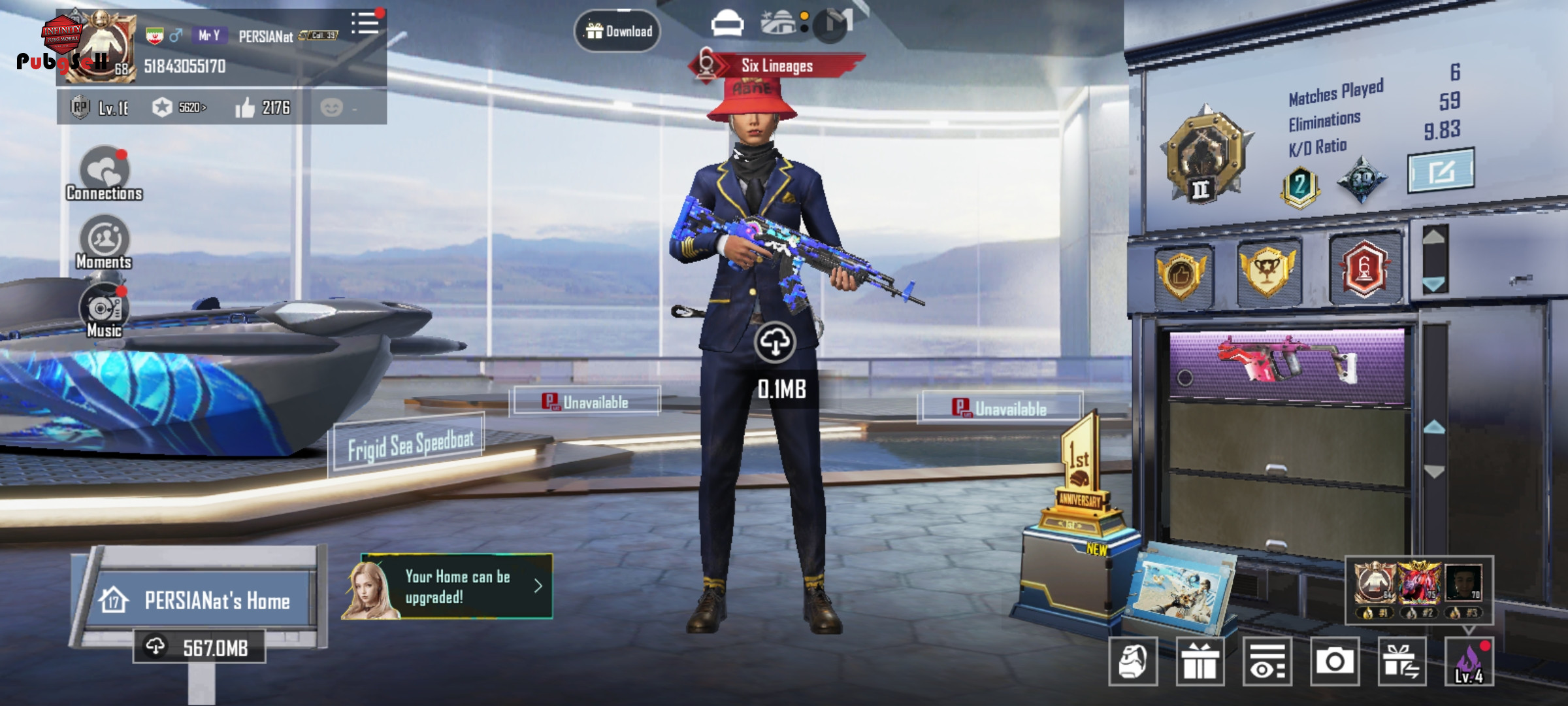Give a like with the thumbs-up icon
This screenshot has width=1568, height=706.
245,107
